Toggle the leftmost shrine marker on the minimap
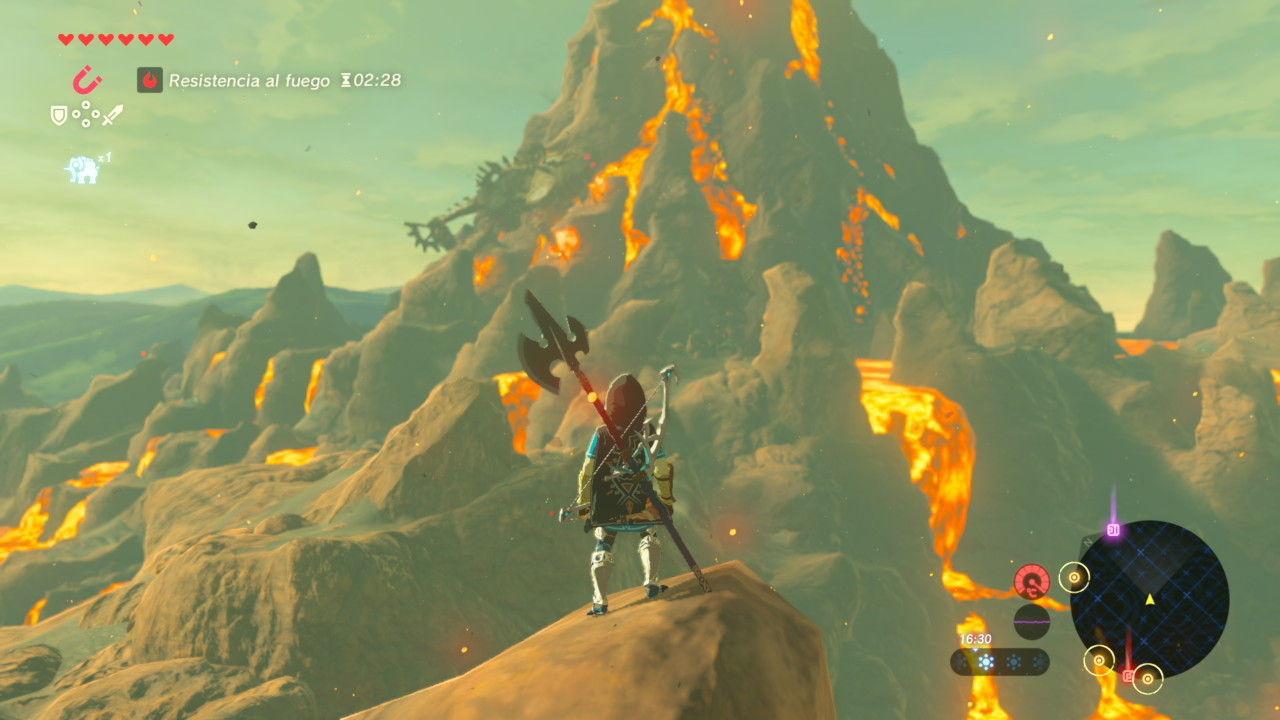 1074,576
